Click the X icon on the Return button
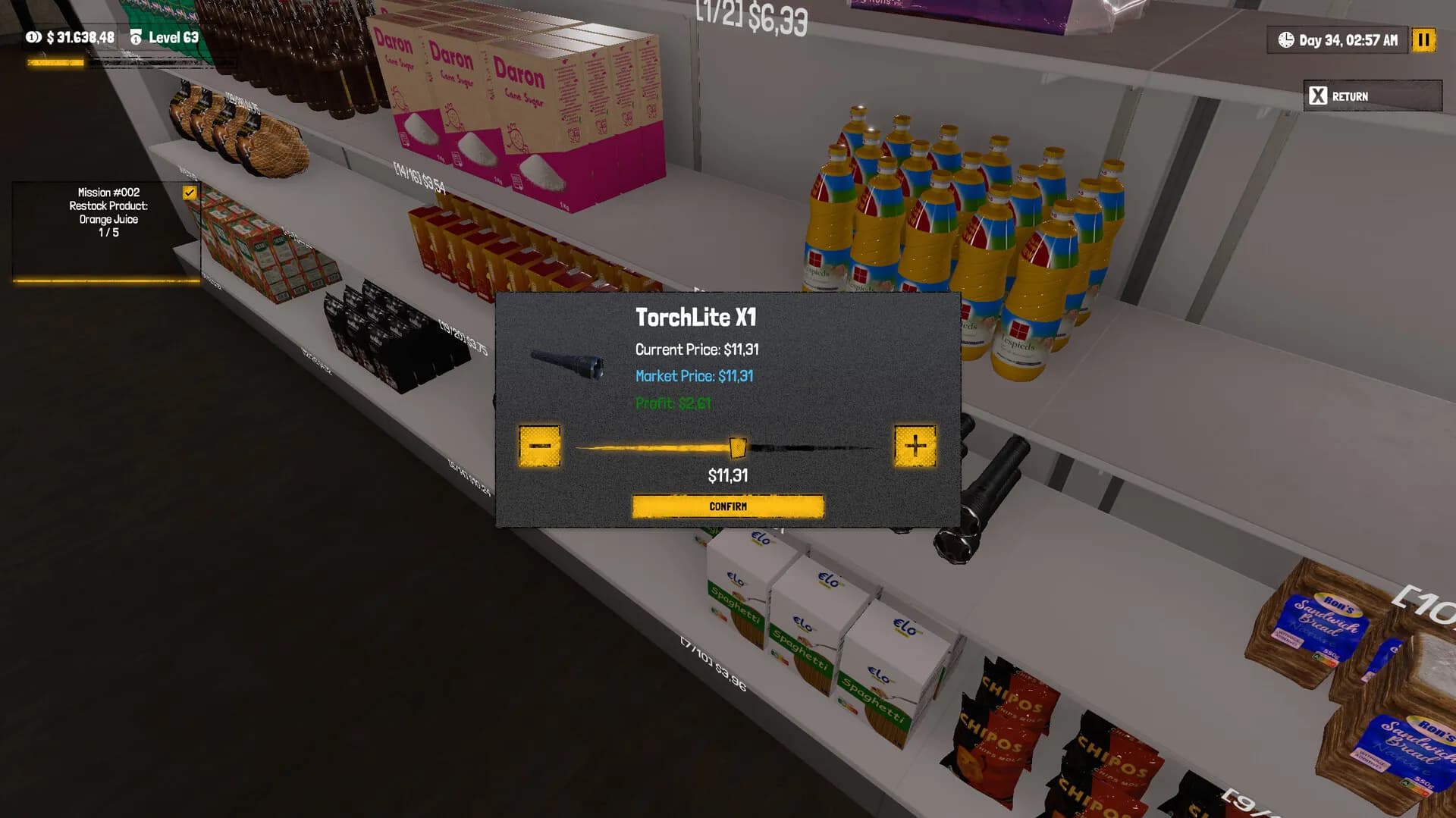The image size is (1456, 818). click(1316, 96)
